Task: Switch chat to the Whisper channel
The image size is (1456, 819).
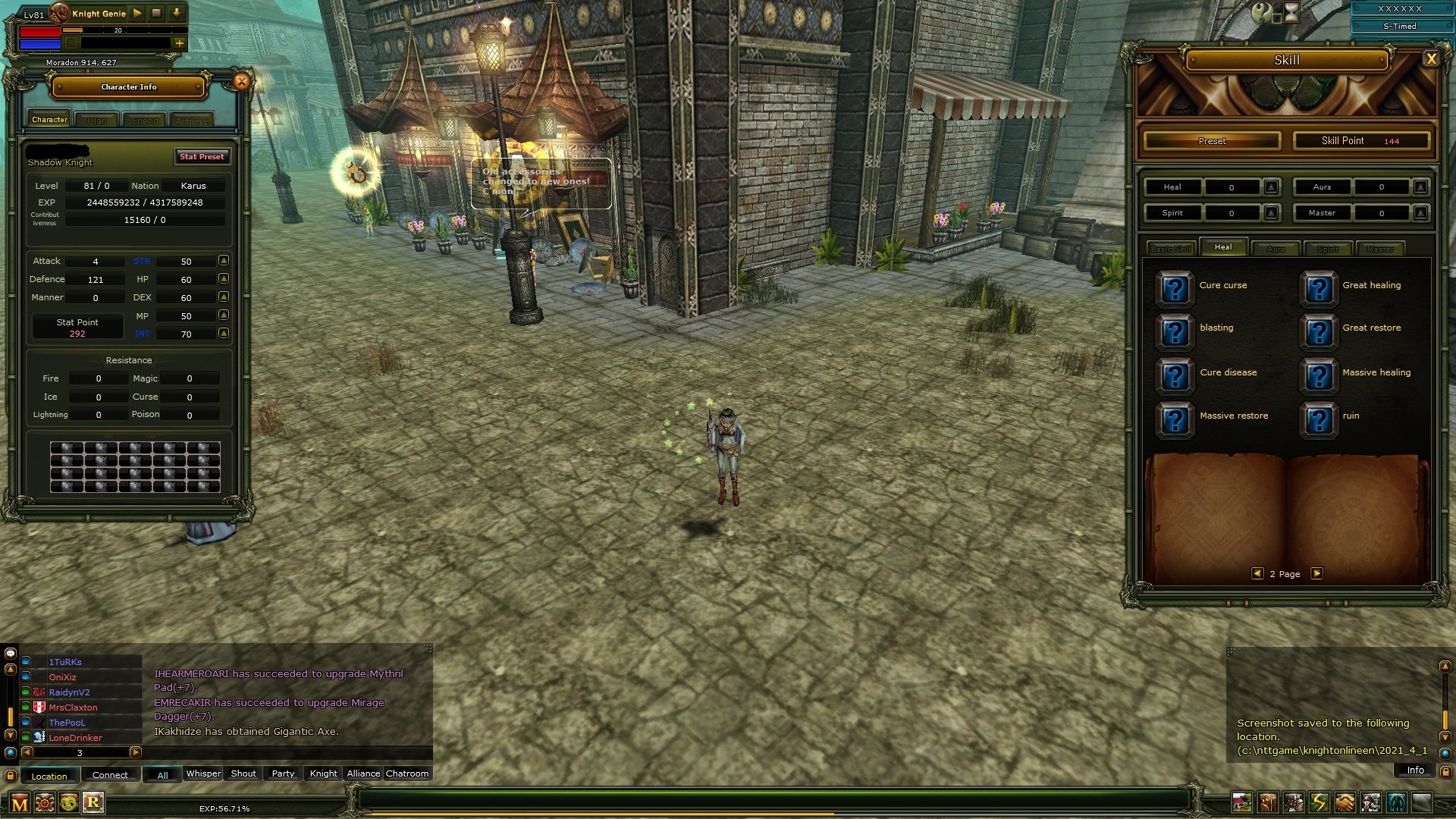Action: tap(203, 774)
